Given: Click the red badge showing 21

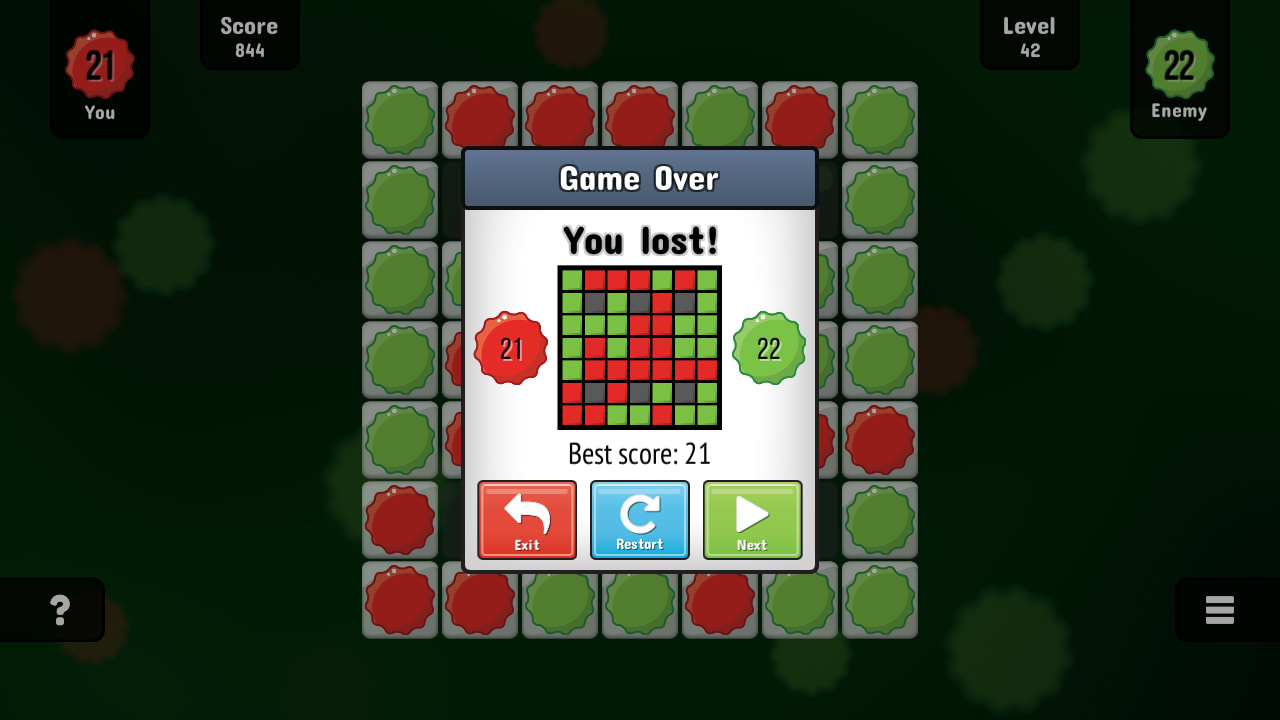Looking at the screenshot, I should [512, 348].
